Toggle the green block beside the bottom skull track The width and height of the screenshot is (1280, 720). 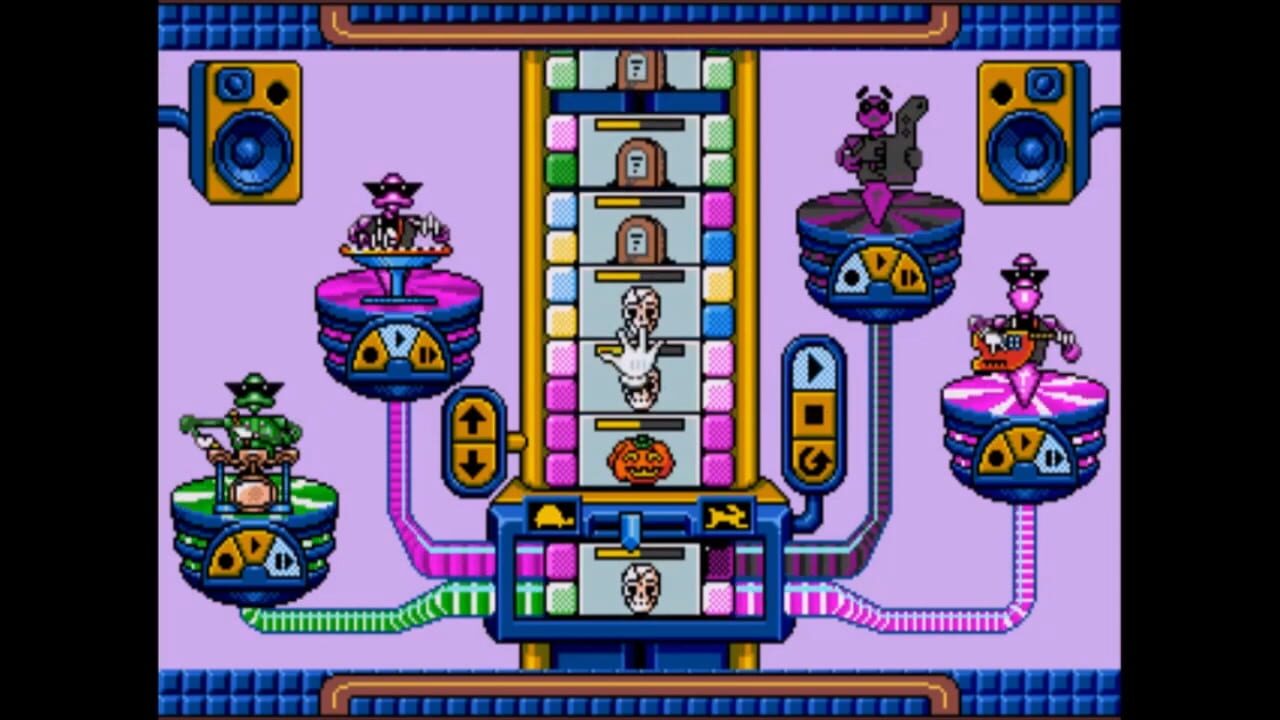(x=562, y=595)
